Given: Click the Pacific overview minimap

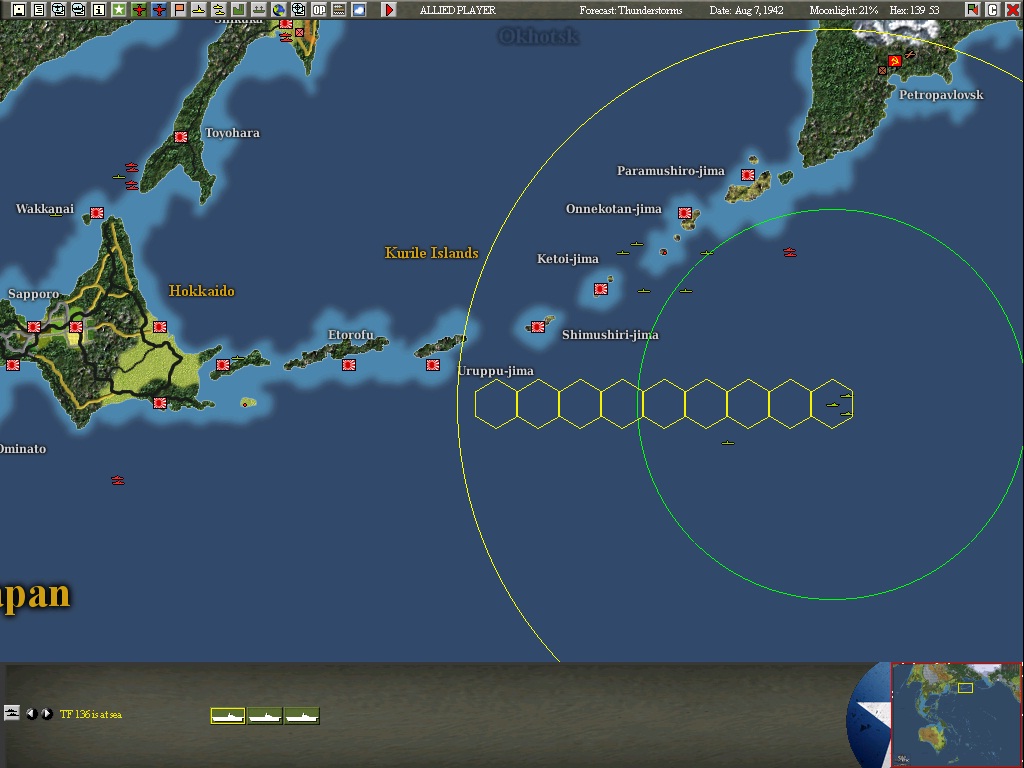Looking at the screenshot, I should pos(956,713).
